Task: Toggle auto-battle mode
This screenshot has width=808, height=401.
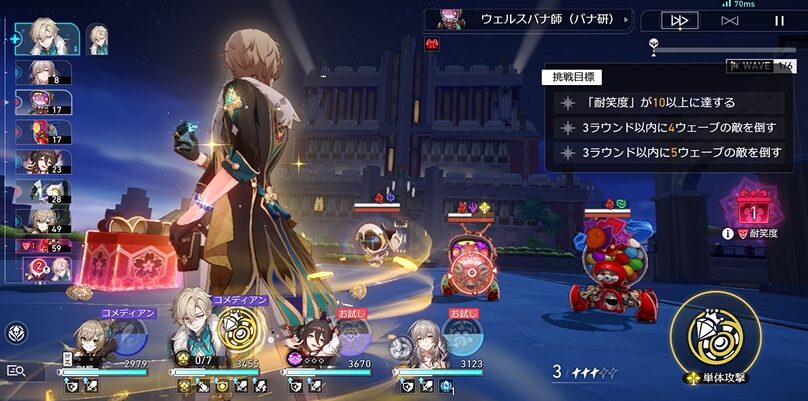Action: click(728, 20)
